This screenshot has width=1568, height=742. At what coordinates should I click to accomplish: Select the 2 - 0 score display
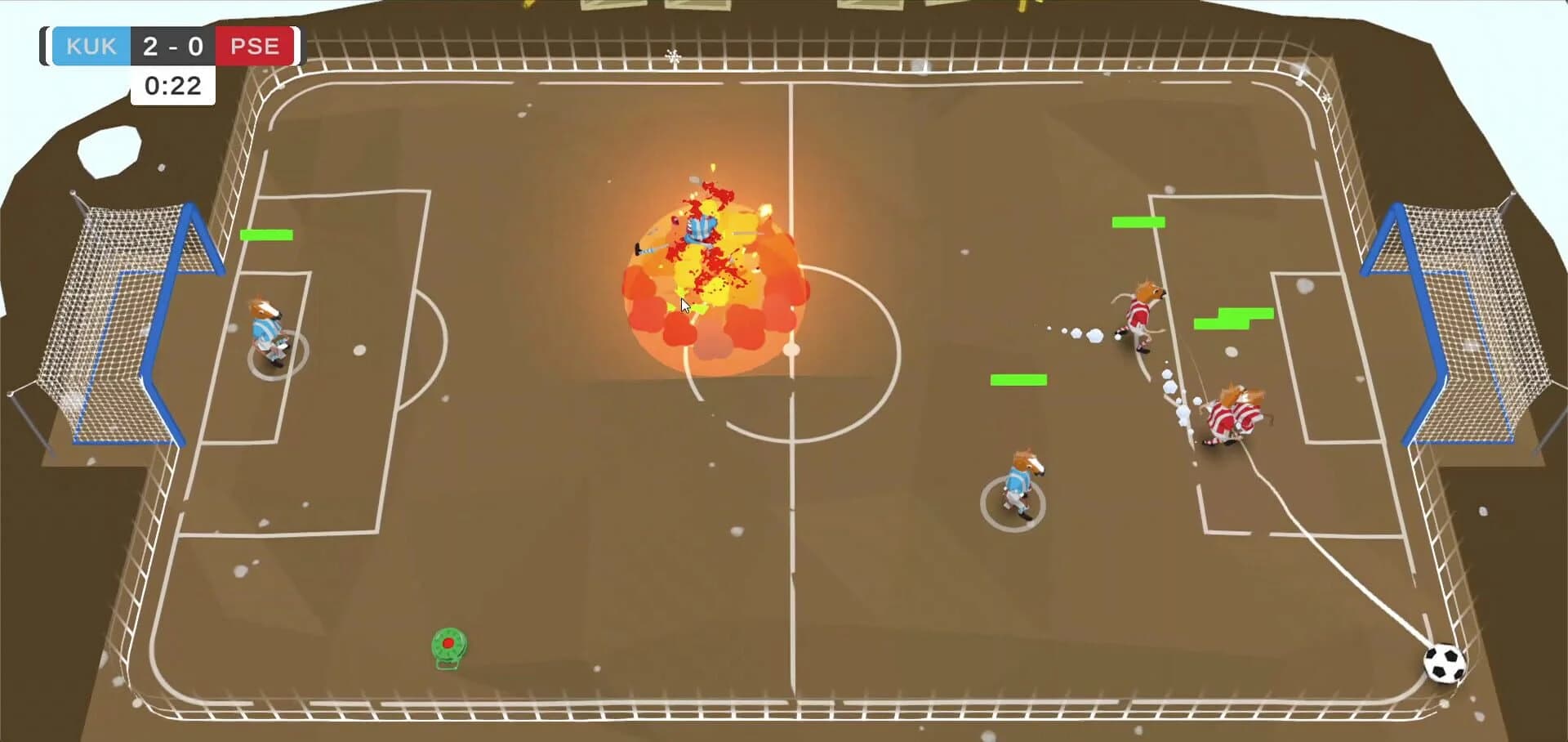173,46
